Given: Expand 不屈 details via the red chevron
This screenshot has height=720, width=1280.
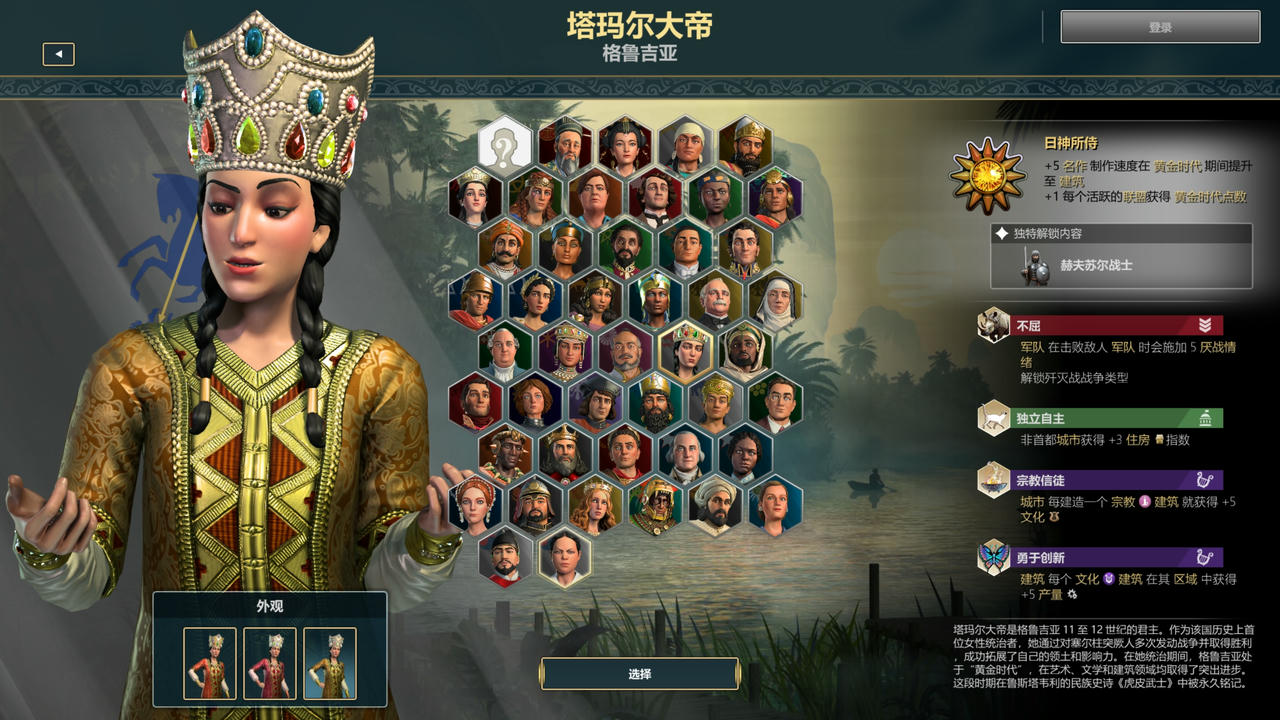Looking at the screenshot, I should click(1205, 325).
